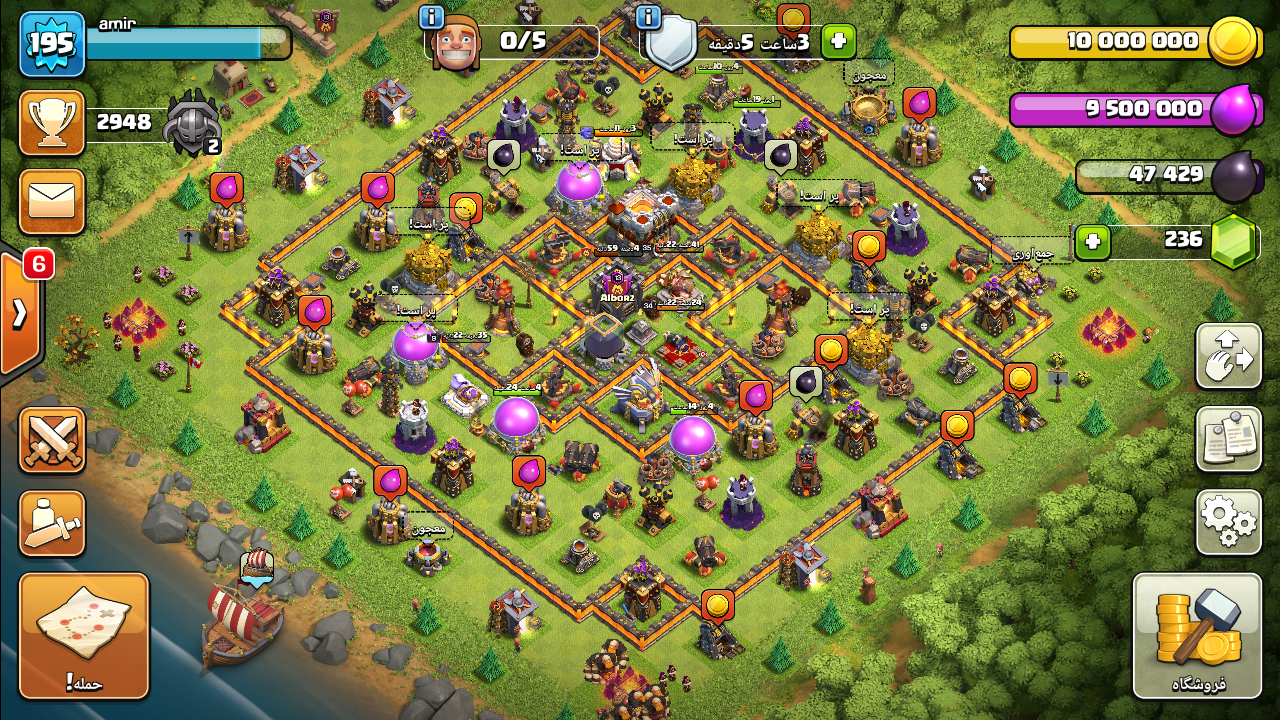Expand the side arrow tab with notifications
This screenshot has width=1280, height=720.
point(20,313)
